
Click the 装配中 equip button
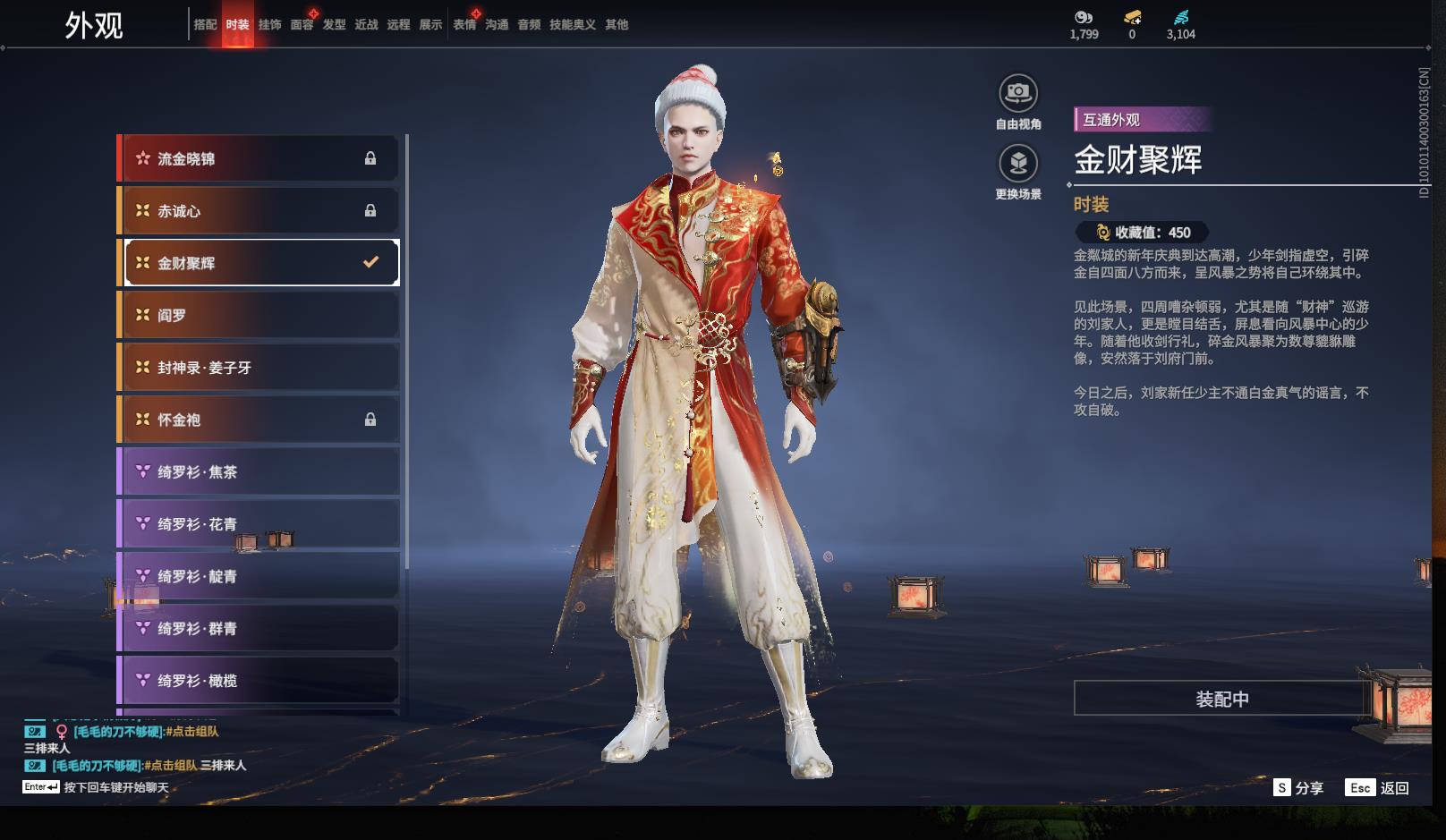(x=1222, y=699)
